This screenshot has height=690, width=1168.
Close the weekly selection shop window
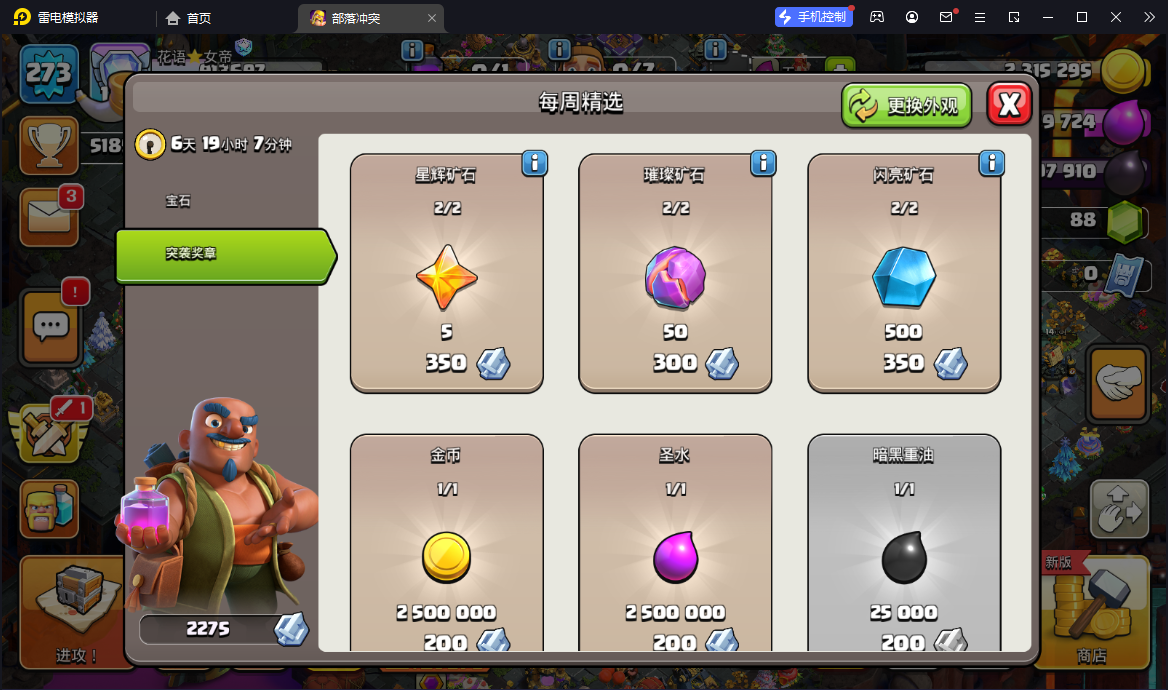point(1009,104)
